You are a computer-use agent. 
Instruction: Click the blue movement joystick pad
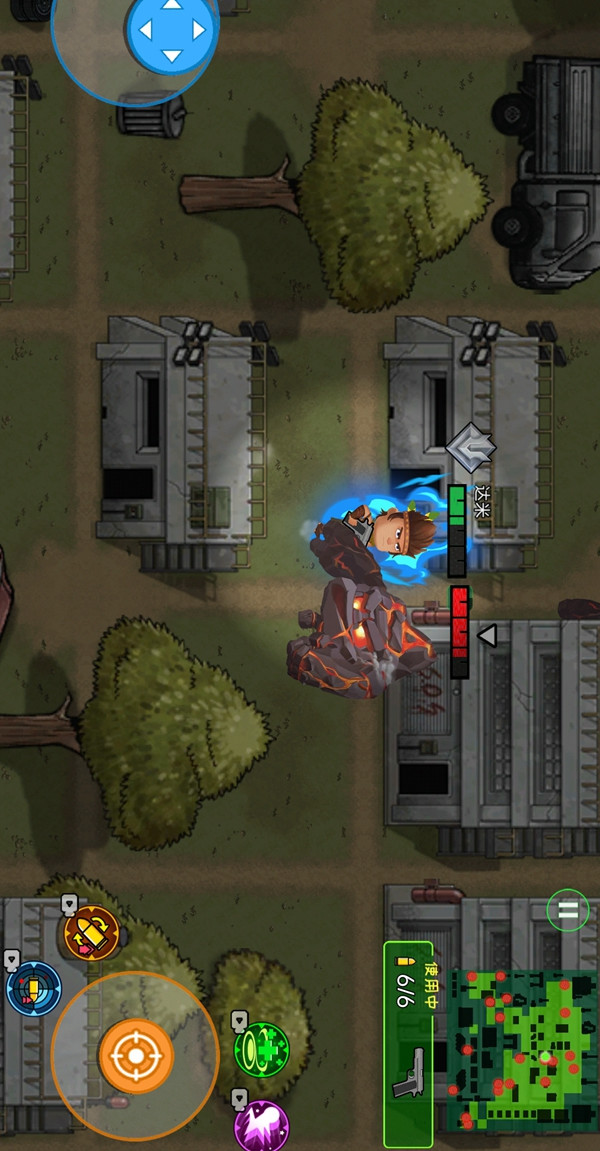pyautogui.click(x=172, y=31)
